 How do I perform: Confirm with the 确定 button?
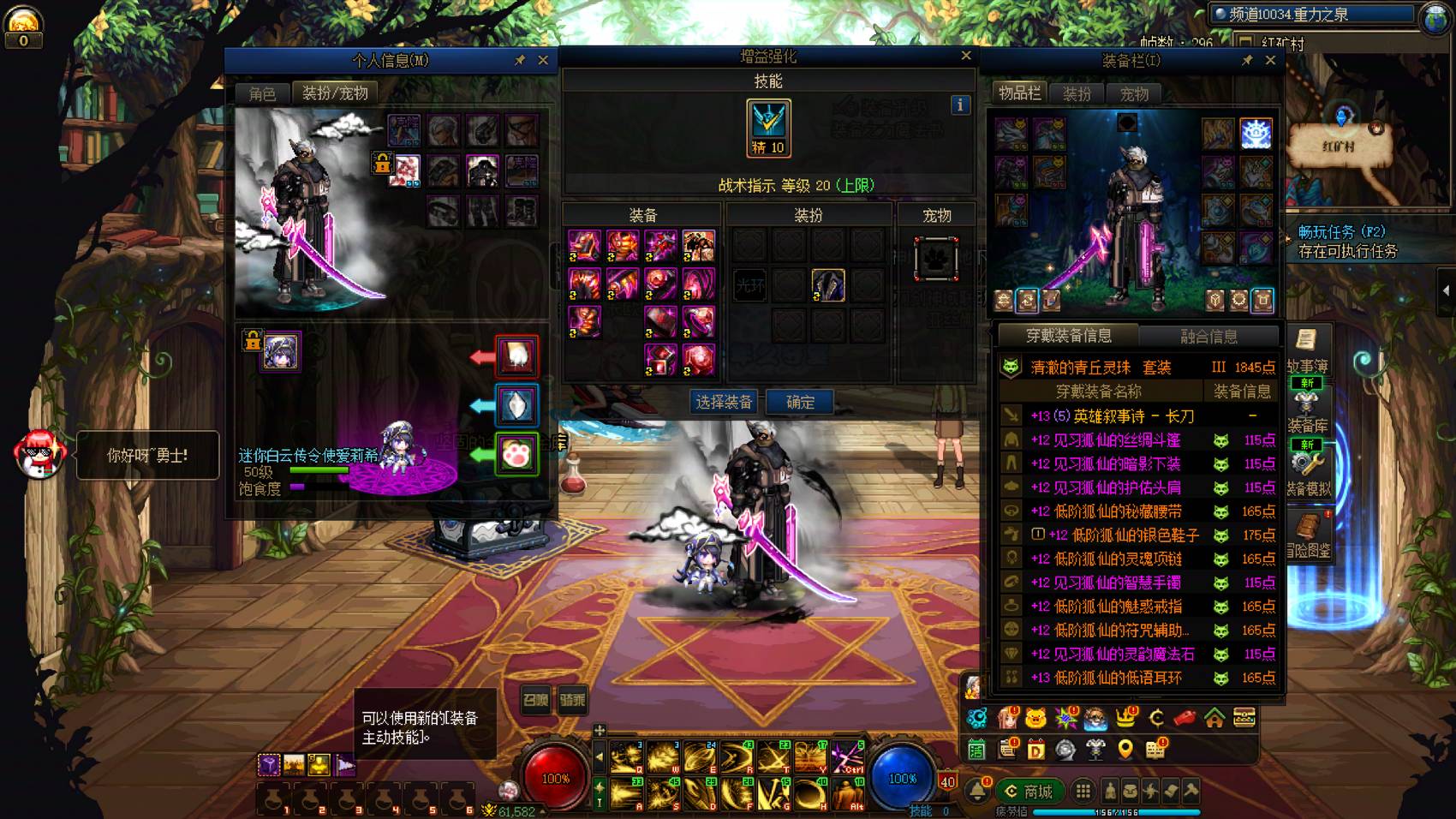(x=800, y=402)
